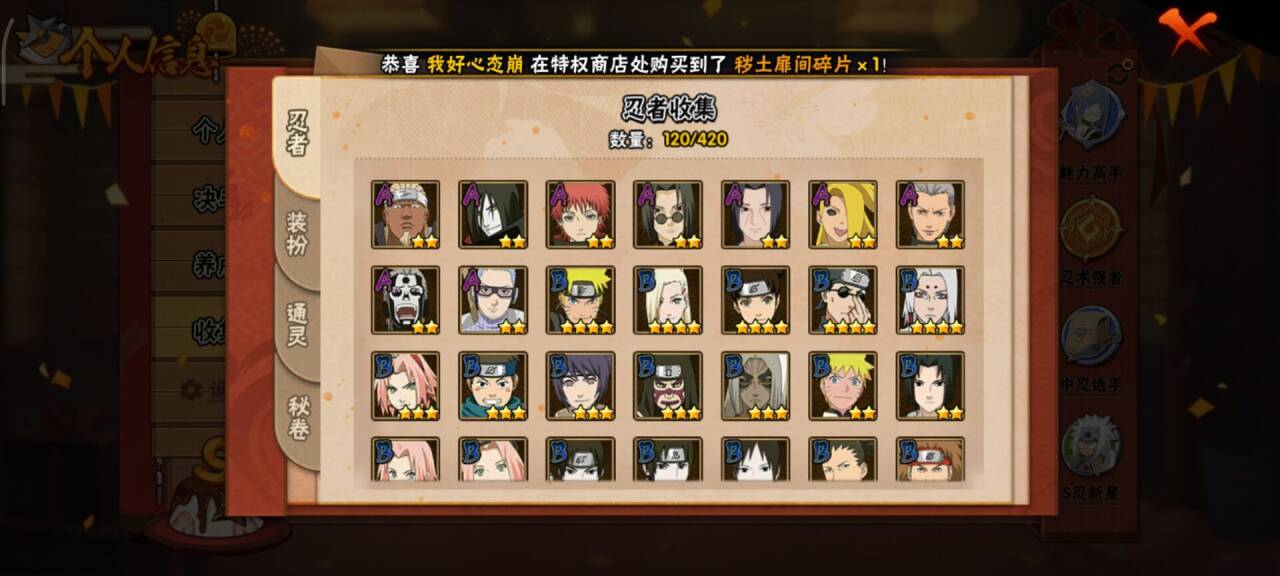Select the dark-skinned white-haired ninja tile
Viewport: 1280px width, 576px height.
tap(755, 385)
